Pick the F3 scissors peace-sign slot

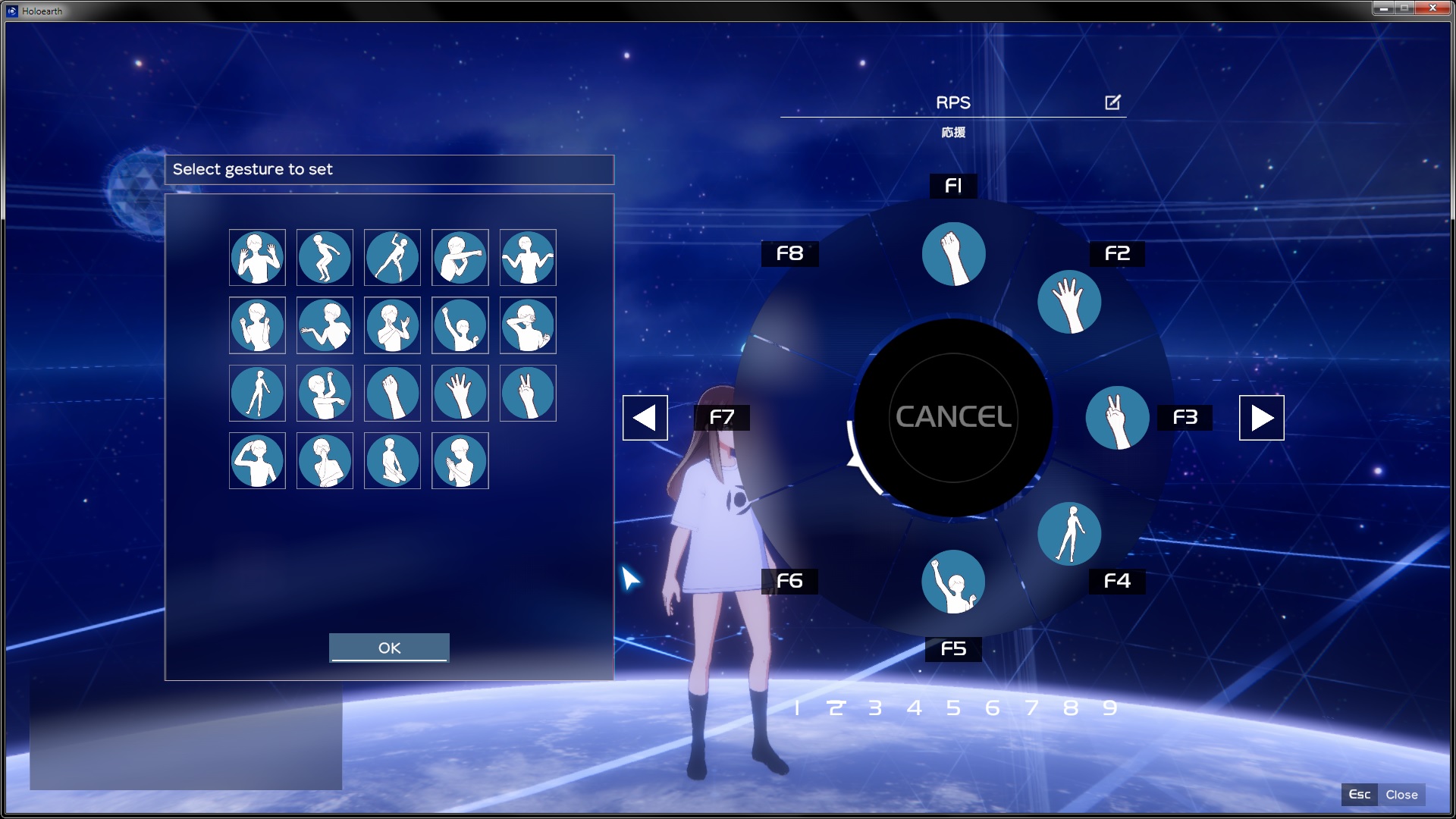(x=1117, y=418)
